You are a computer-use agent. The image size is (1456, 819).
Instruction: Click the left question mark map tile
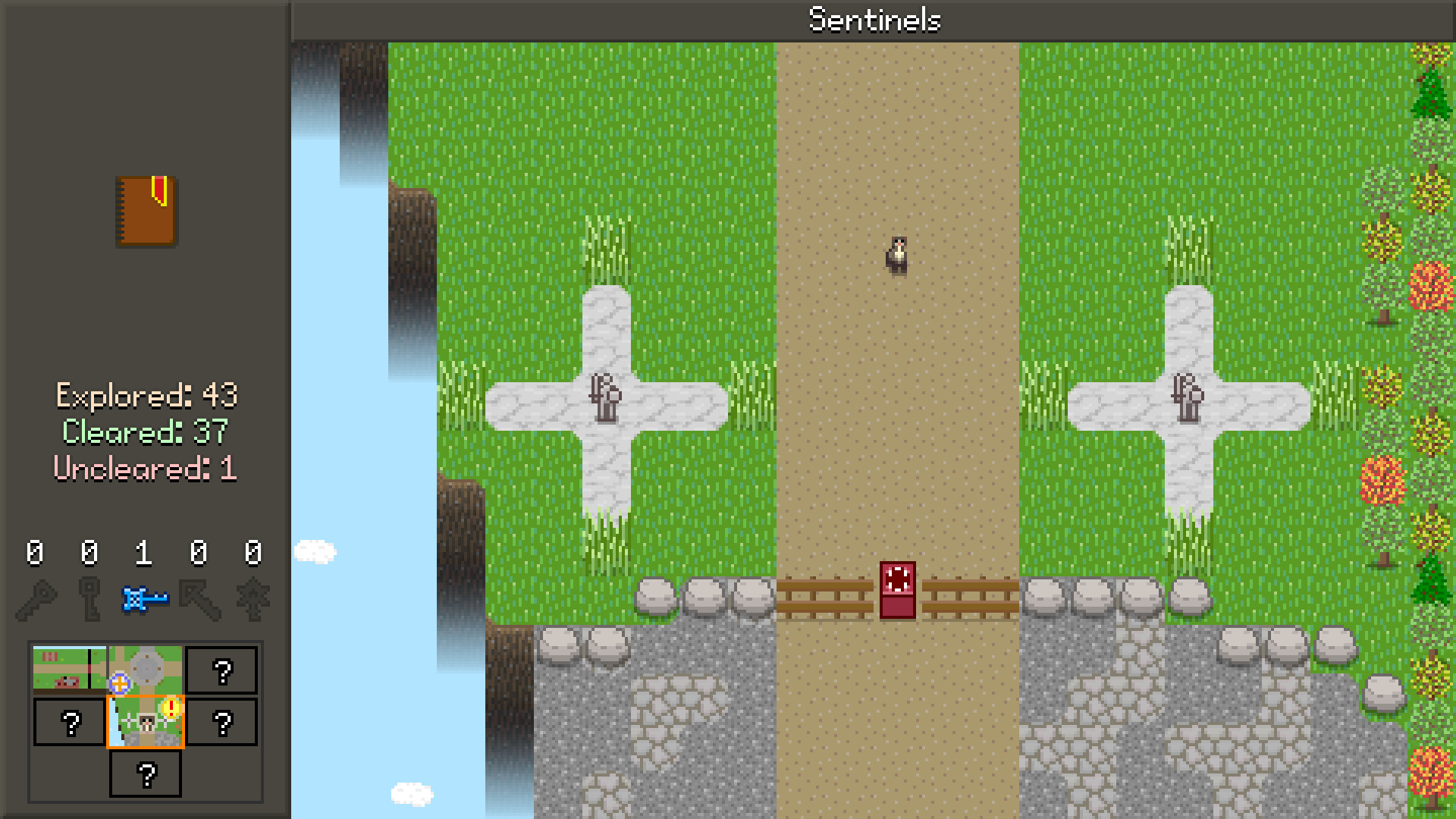pyautogui.click(x=71, y=723)
